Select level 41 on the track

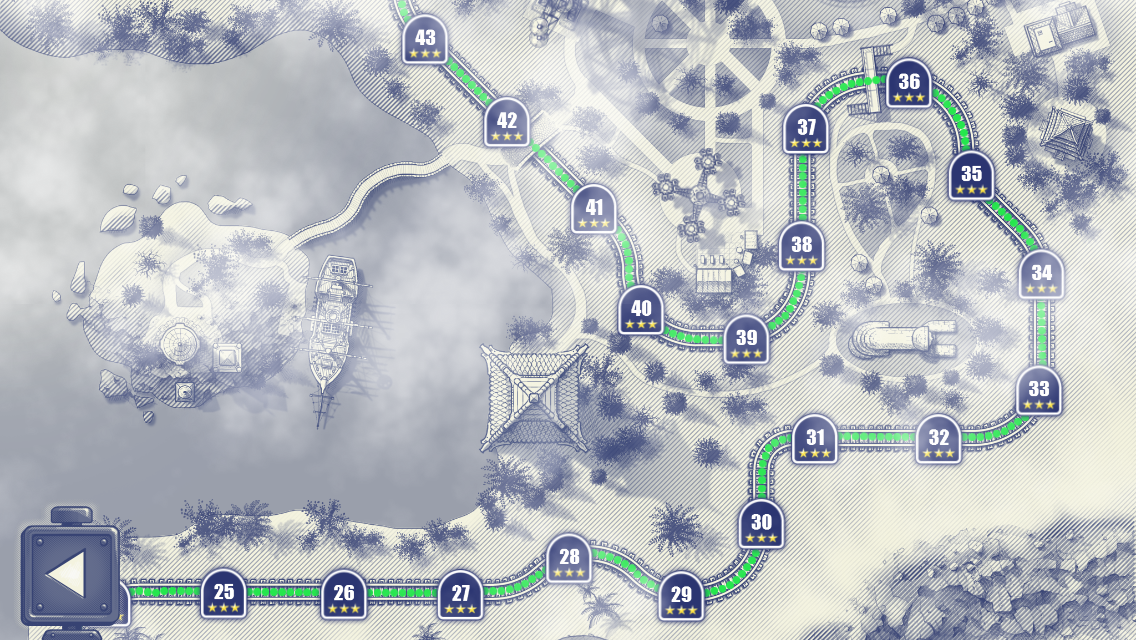click(595, 210)
